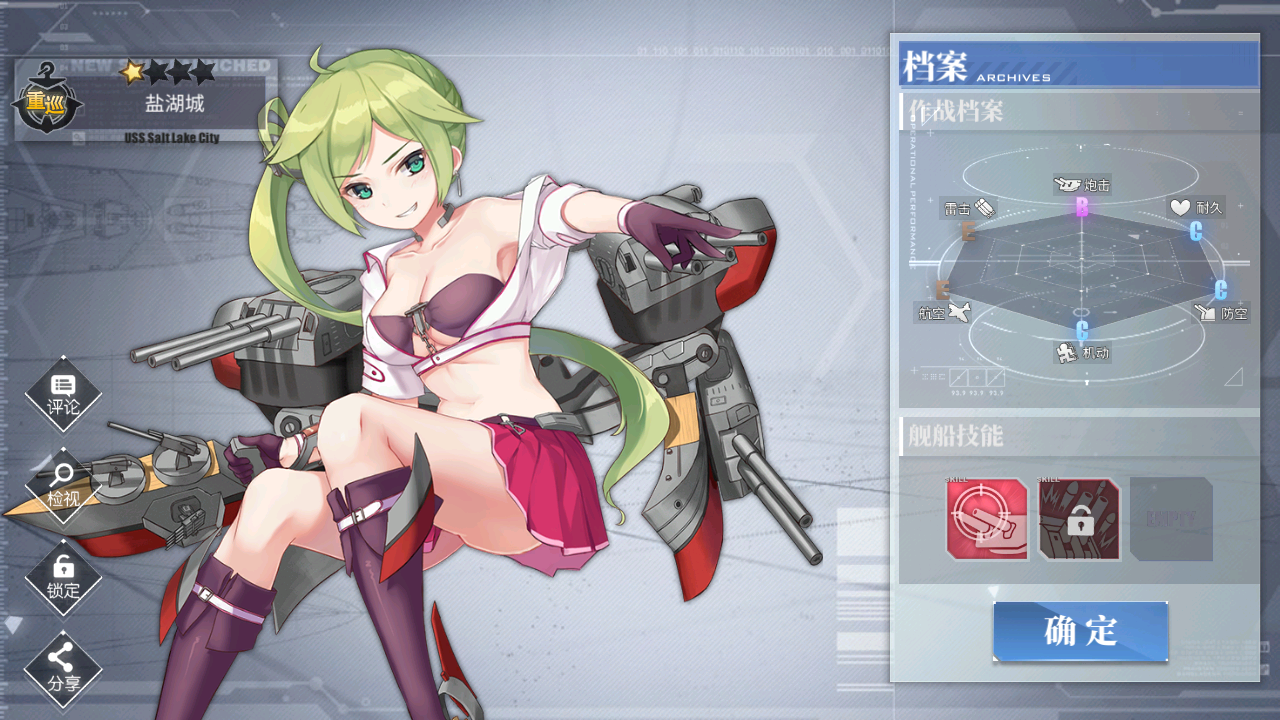The width and height of the screenshot is (1280, 720).
Task: Confirm with the 确定 button
Action: coord(1080,631)
